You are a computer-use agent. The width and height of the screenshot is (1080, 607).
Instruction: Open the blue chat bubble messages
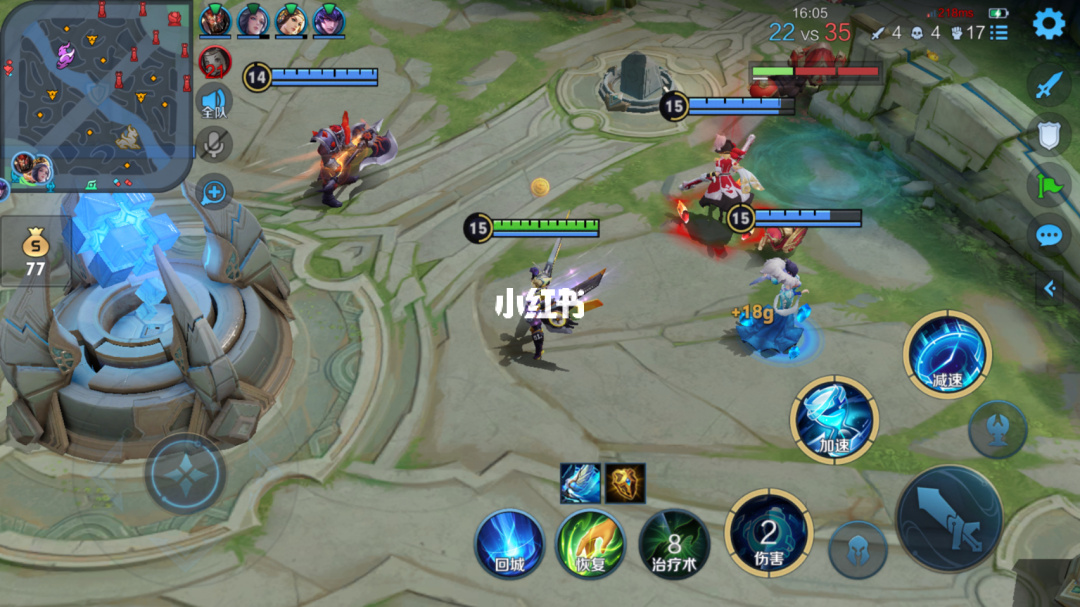coord(1048,236)
